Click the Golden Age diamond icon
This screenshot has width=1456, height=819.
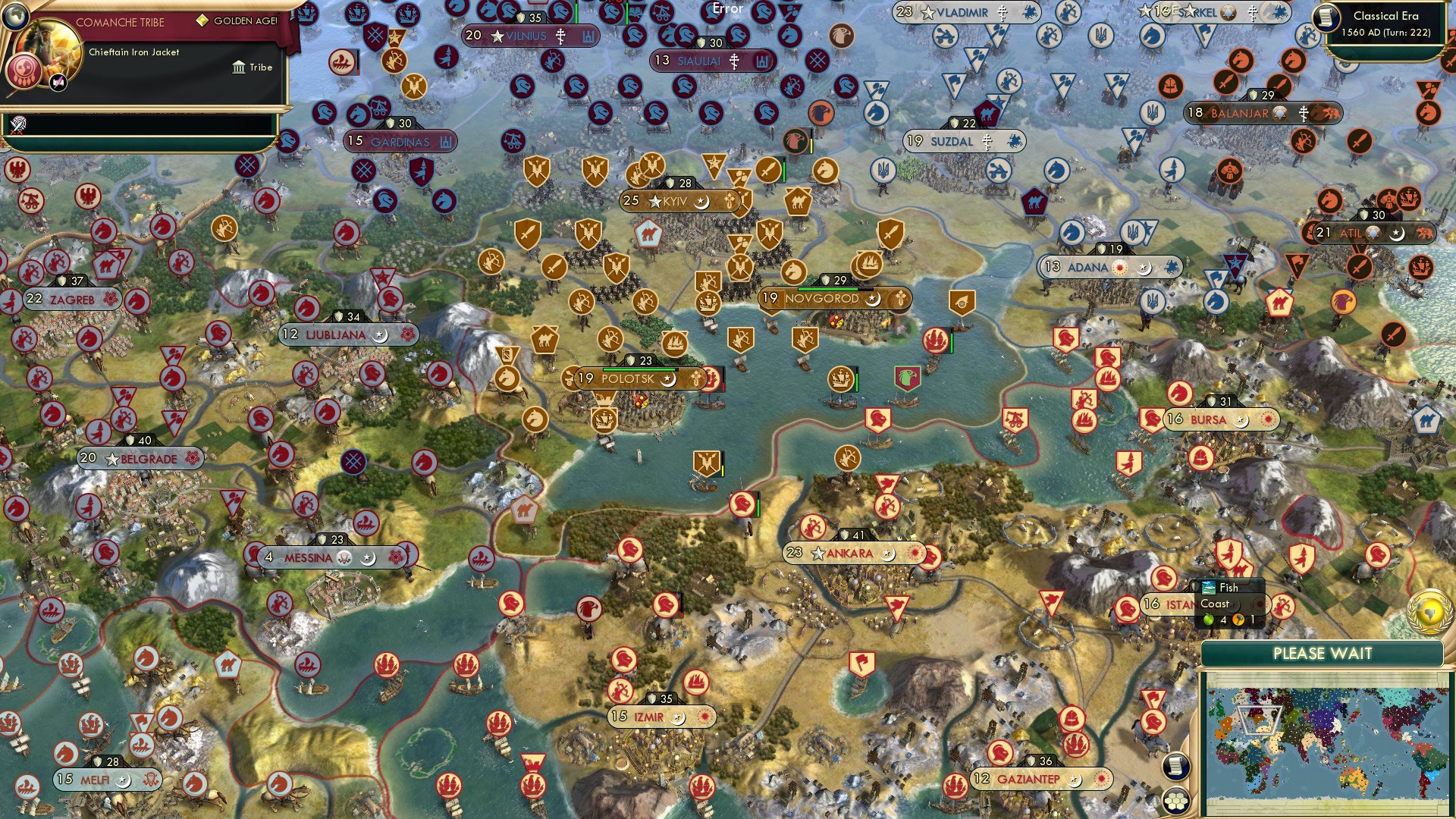202,21
